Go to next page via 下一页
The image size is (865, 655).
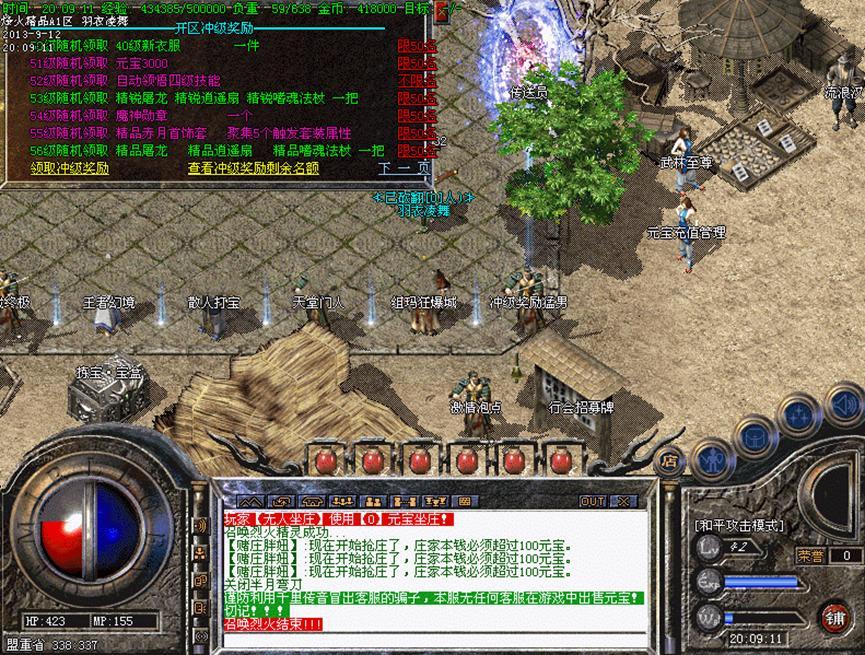(x=403, y=168)
